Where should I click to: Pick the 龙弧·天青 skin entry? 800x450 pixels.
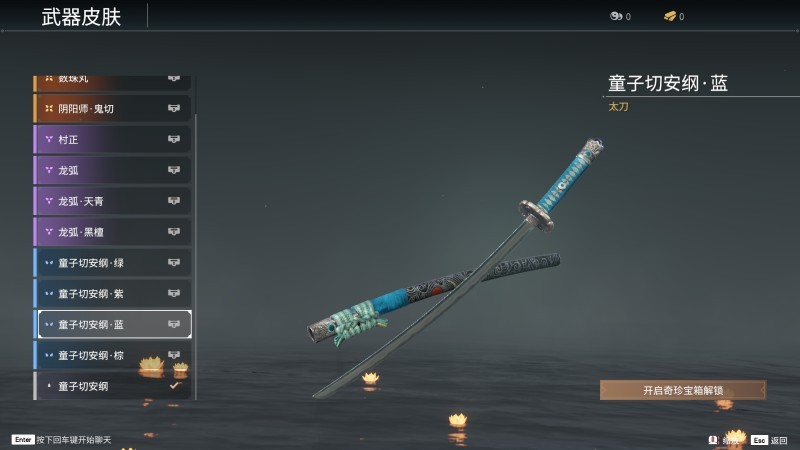[112, 201]
